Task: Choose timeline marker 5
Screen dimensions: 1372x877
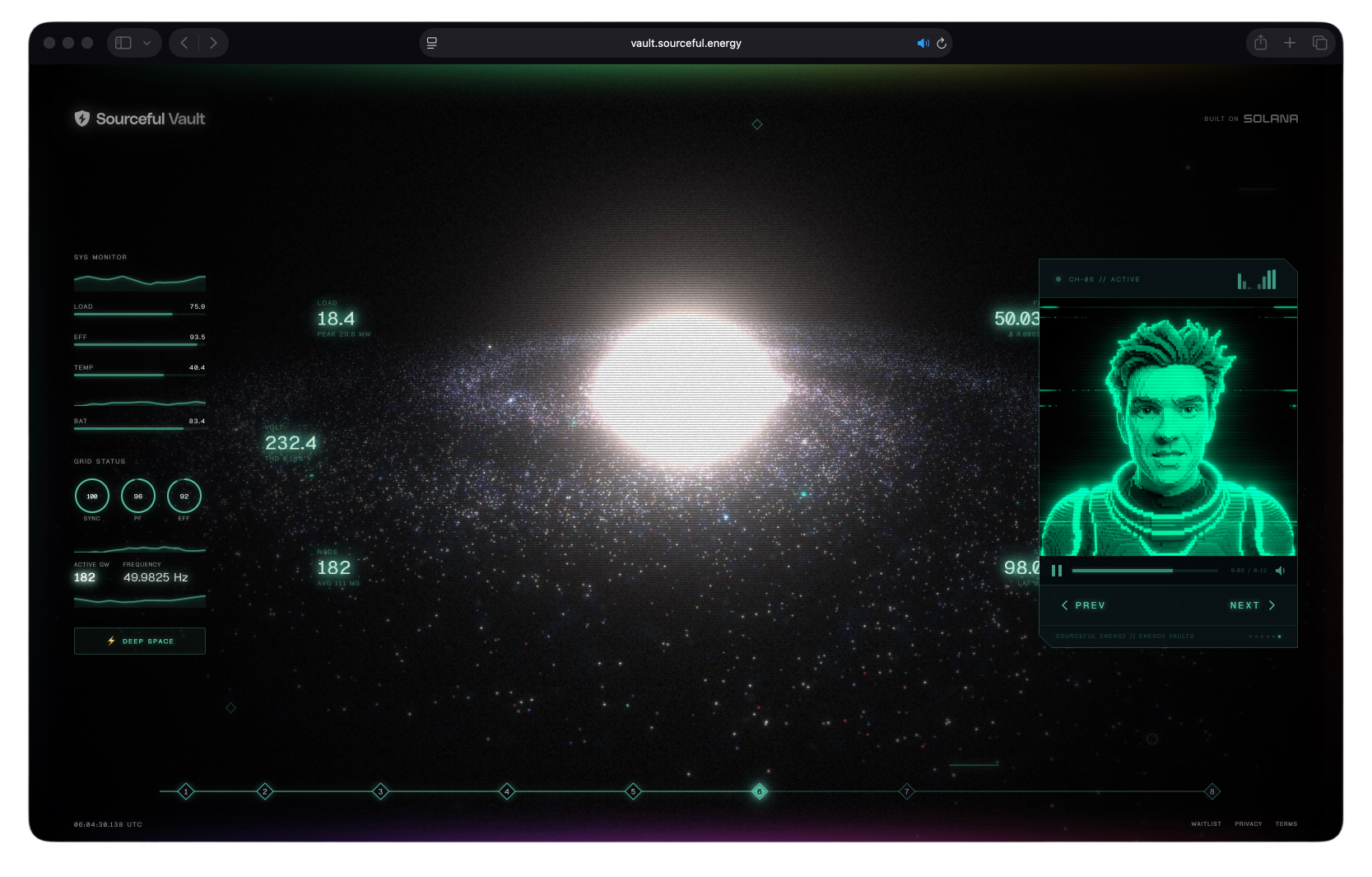Action: 633,791
